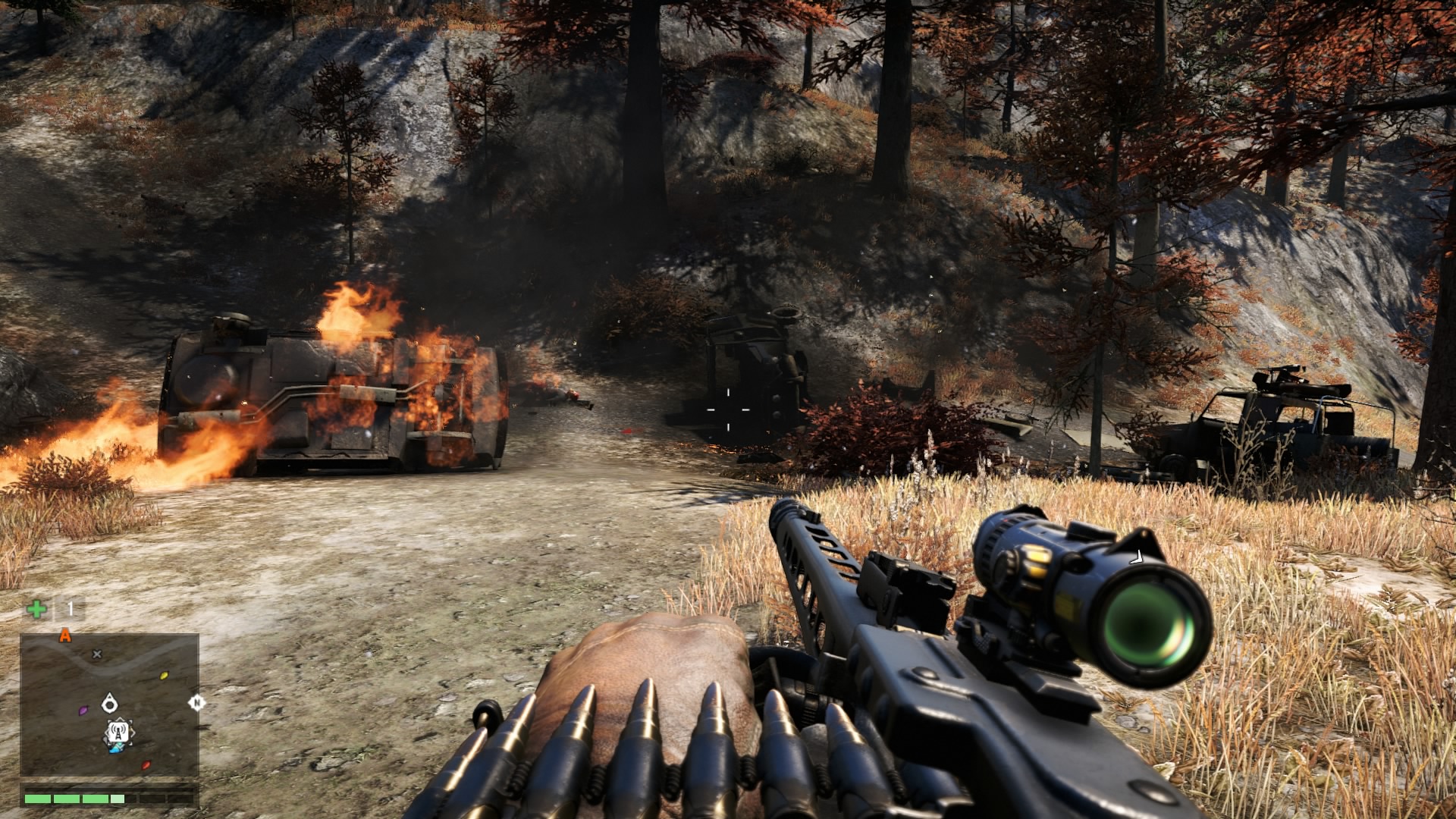Click the orange A objective marker
1456x819 pixels.
point(65,635)
